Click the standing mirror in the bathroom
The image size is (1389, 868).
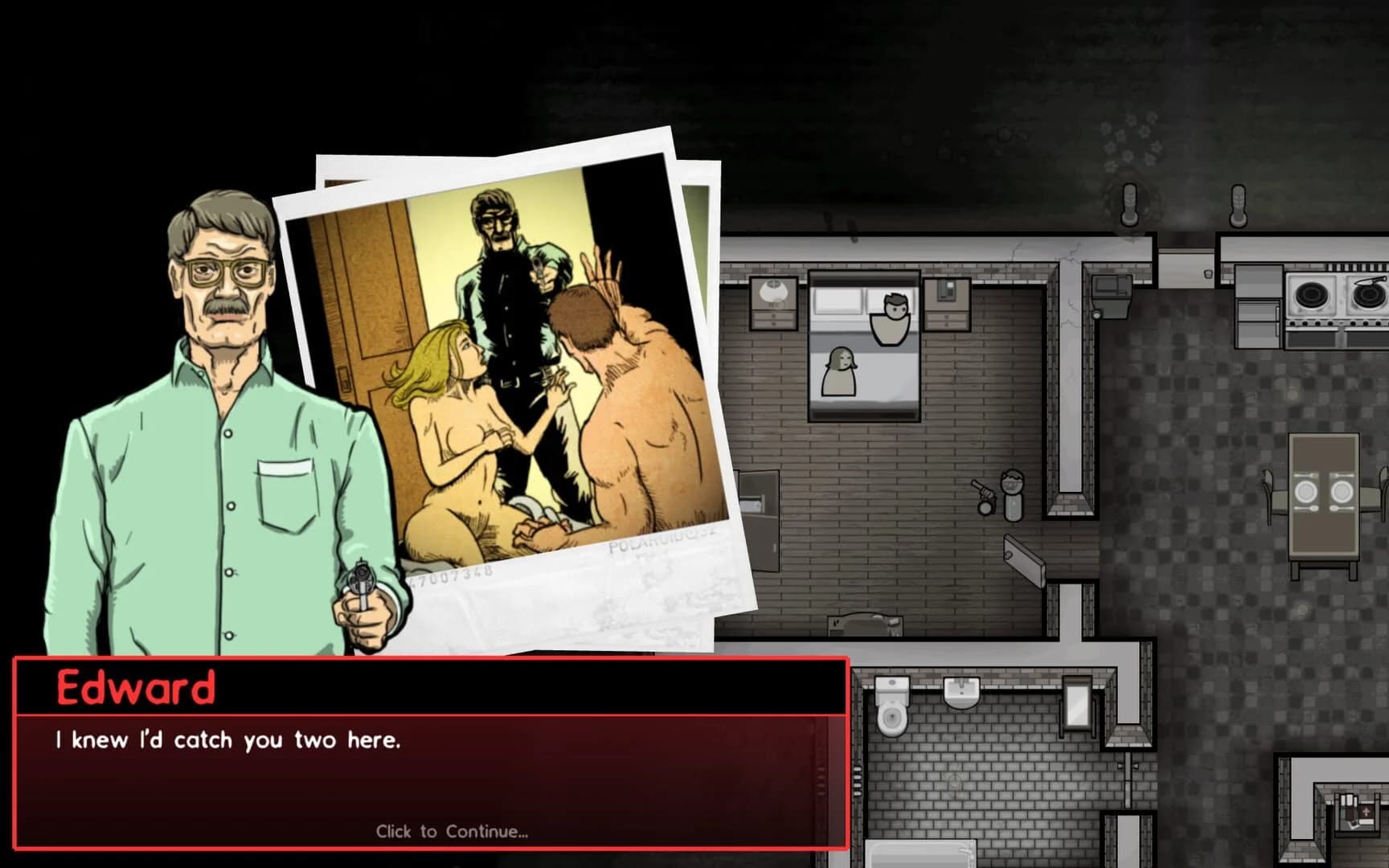(x=1077, y=706)
